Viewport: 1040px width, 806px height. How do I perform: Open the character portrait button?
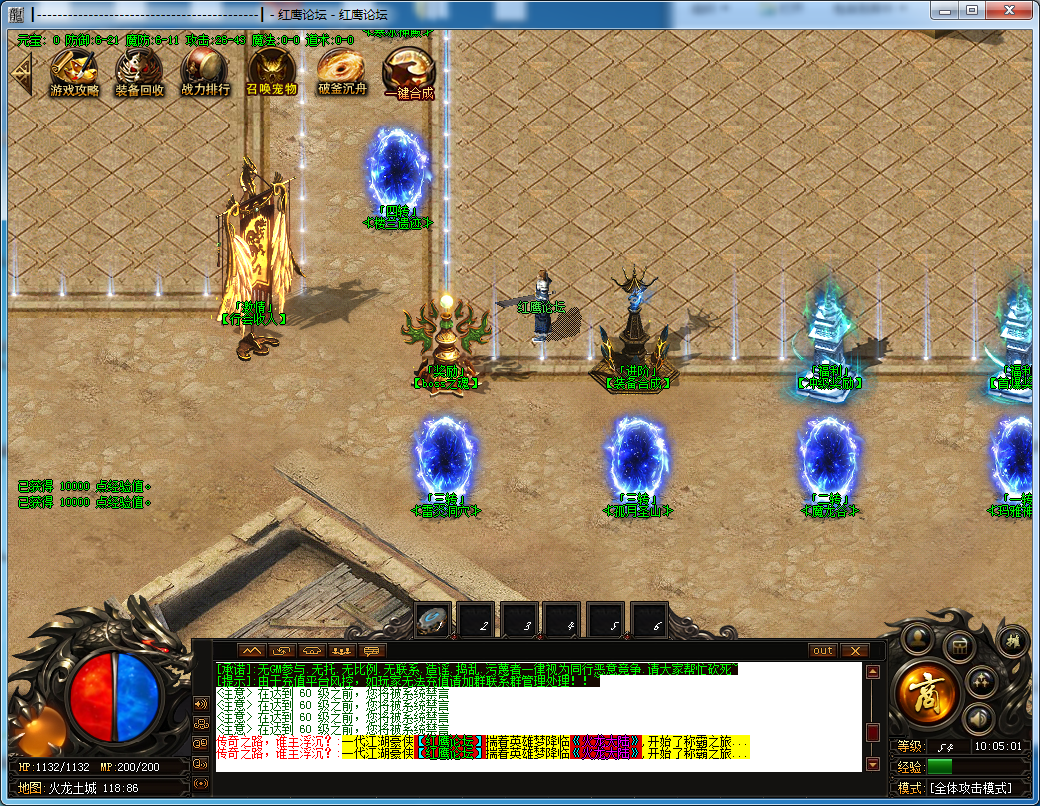(917, 638)
